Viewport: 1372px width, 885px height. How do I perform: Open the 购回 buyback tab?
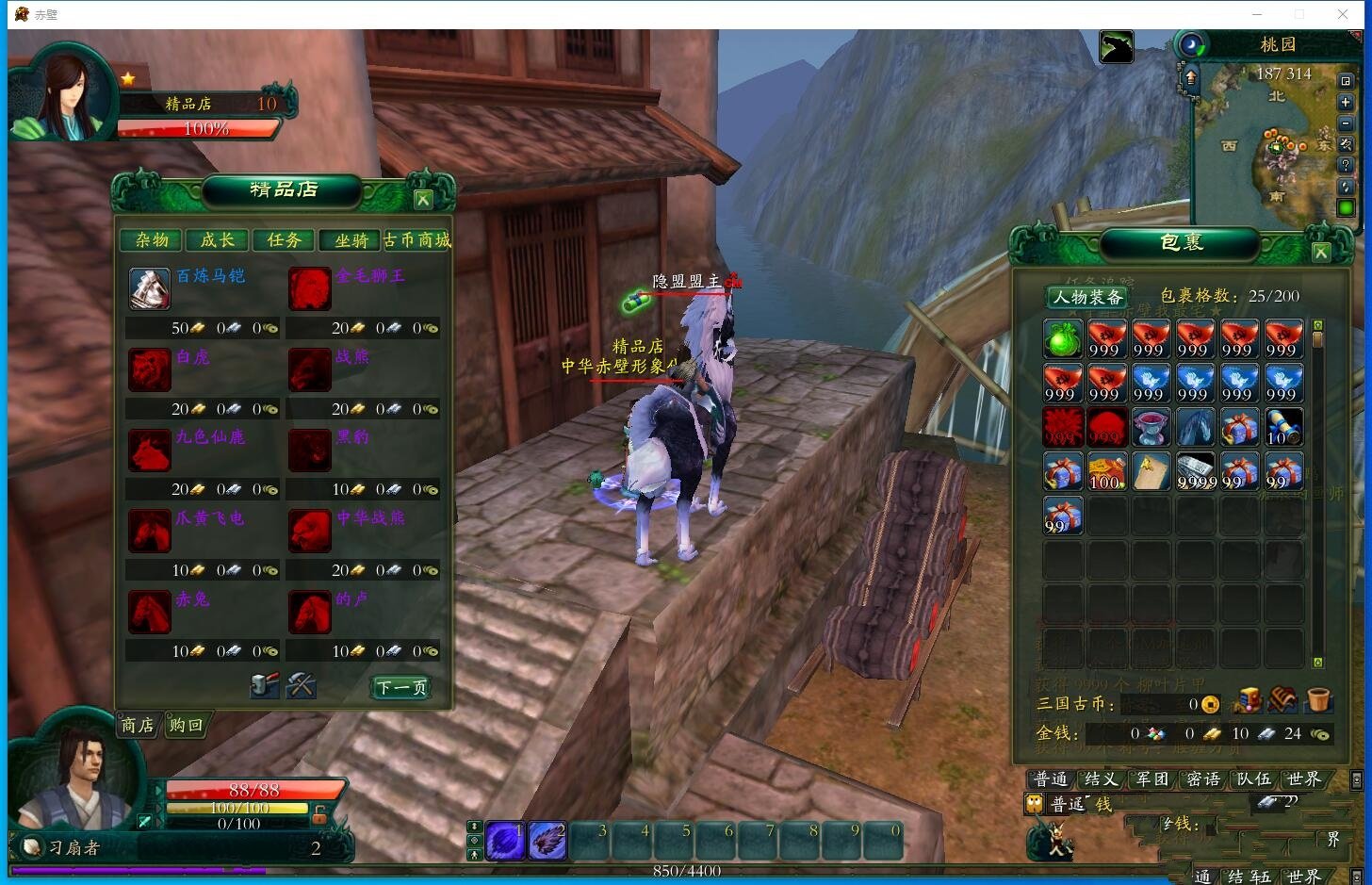click(x=186, y=725)
